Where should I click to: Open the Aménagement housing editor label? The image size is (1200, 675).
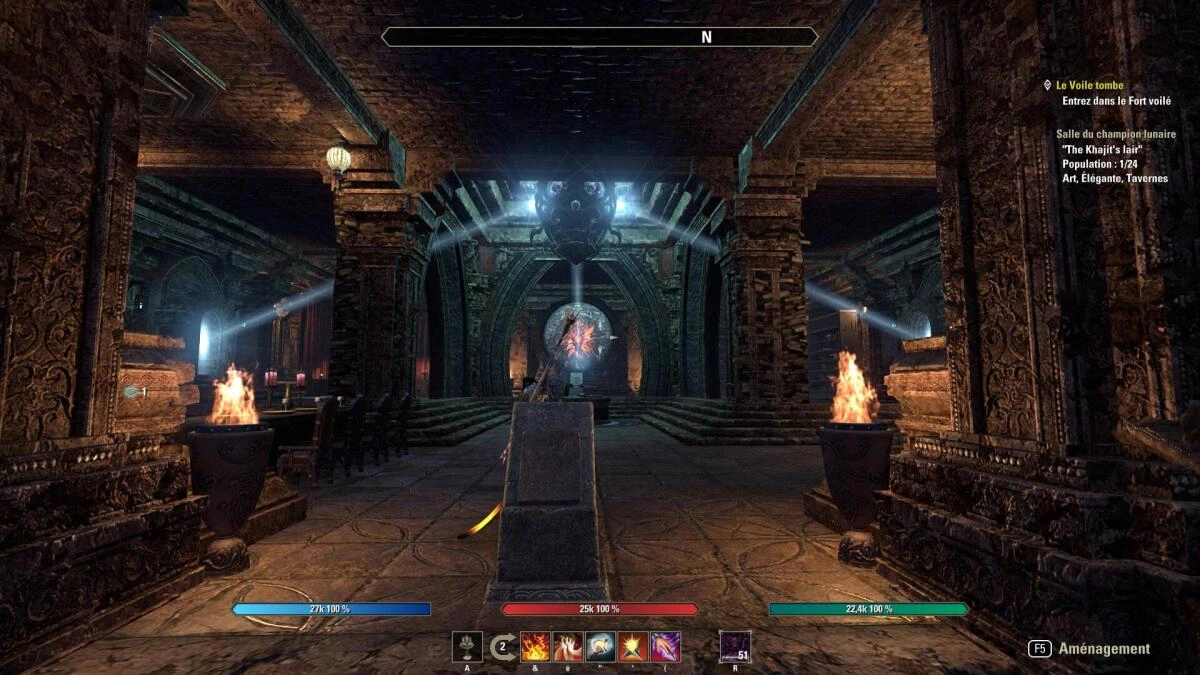(1104, 648)
